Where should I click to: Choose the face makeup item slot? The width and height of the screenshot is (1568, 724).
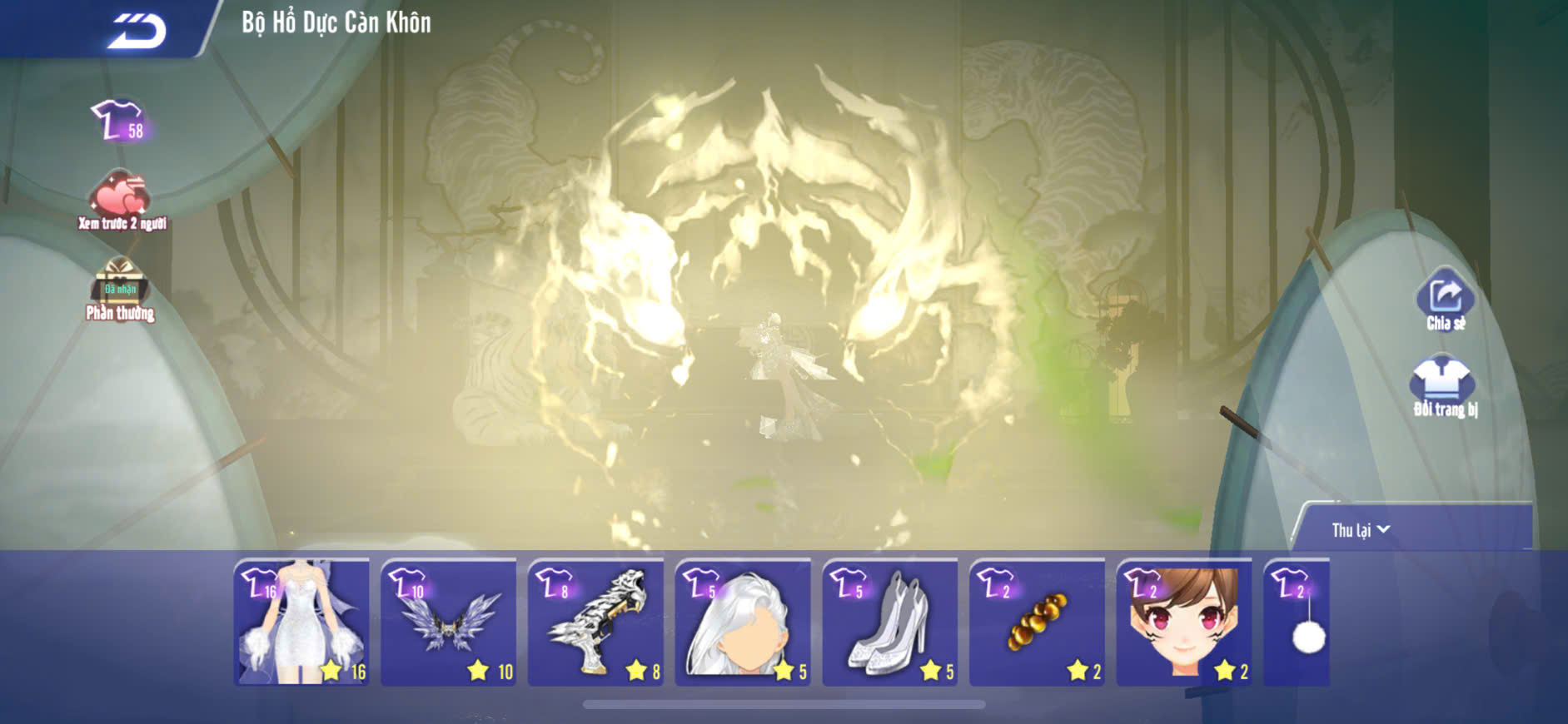(x=1184, y=622)
